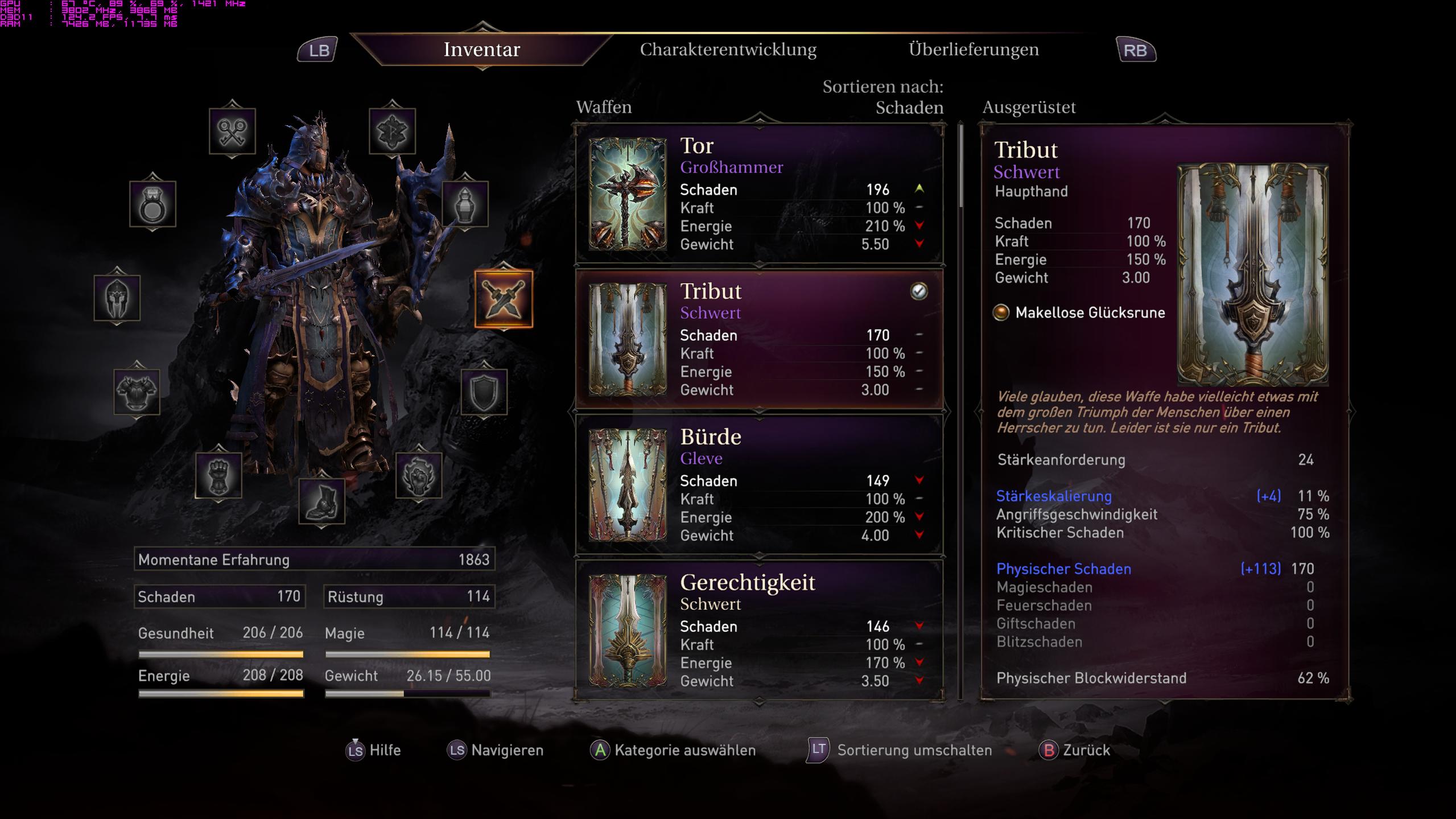Select the Tor Großhammer weapon entry

[x=759, y=194]
